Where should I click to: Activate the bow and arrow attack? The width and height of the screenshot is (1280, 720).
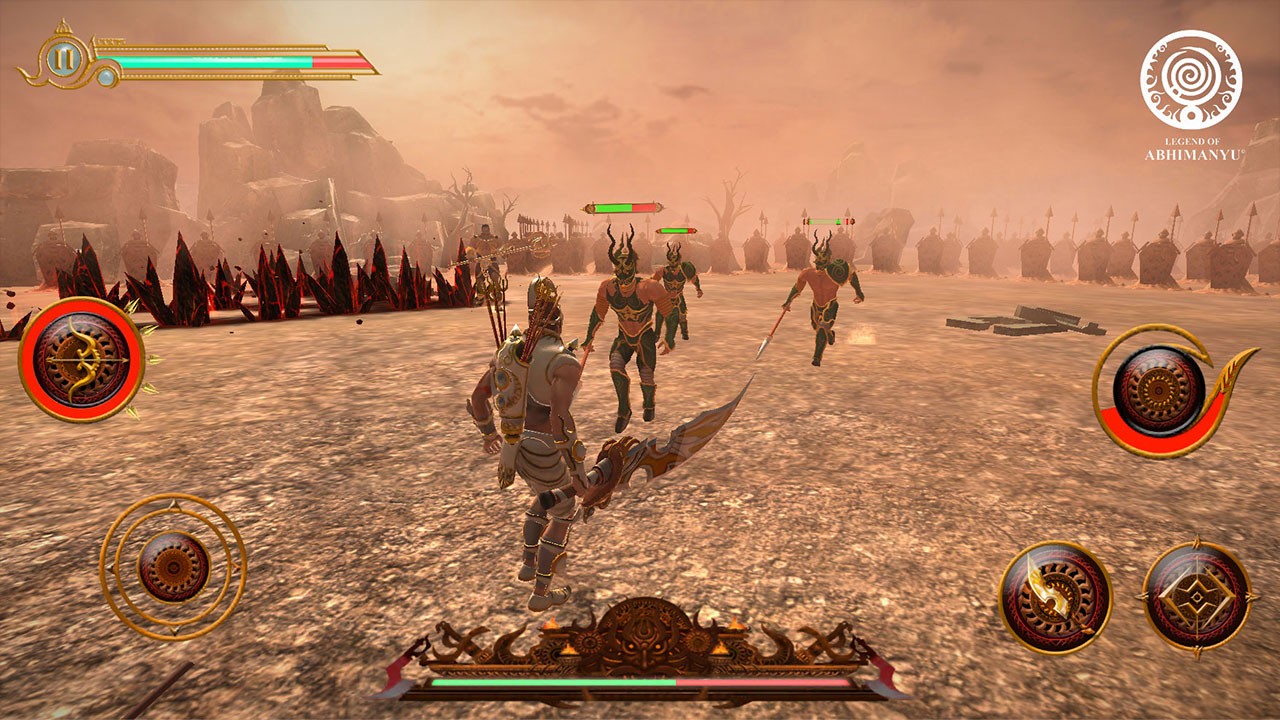(81, 359)
